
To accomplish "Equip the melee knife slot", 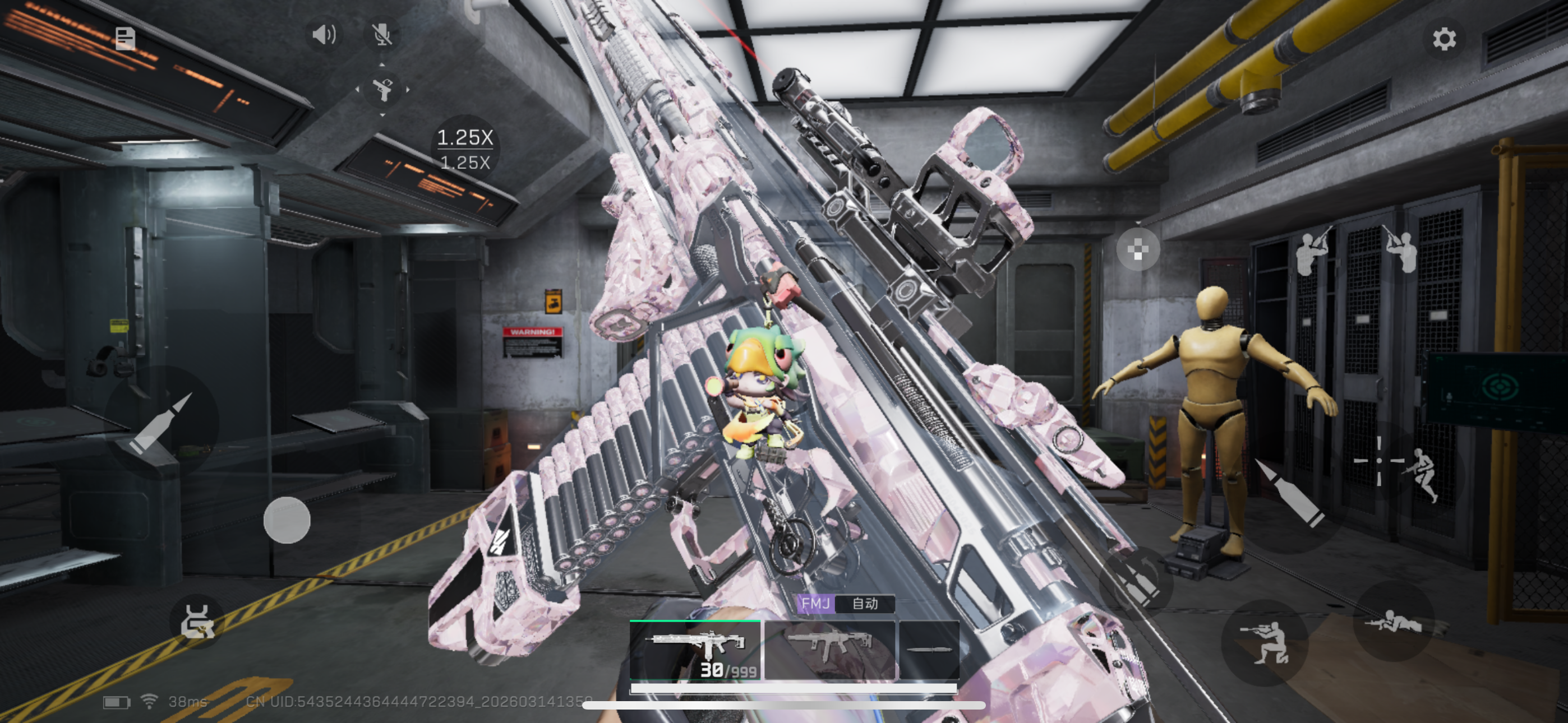I will tap(929, 650).
